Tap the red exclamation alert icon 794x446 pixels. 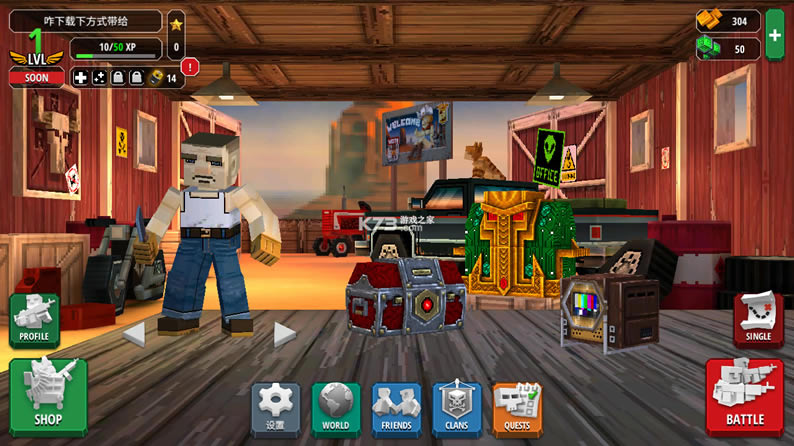pyautogui.click(x=190, y=67)
